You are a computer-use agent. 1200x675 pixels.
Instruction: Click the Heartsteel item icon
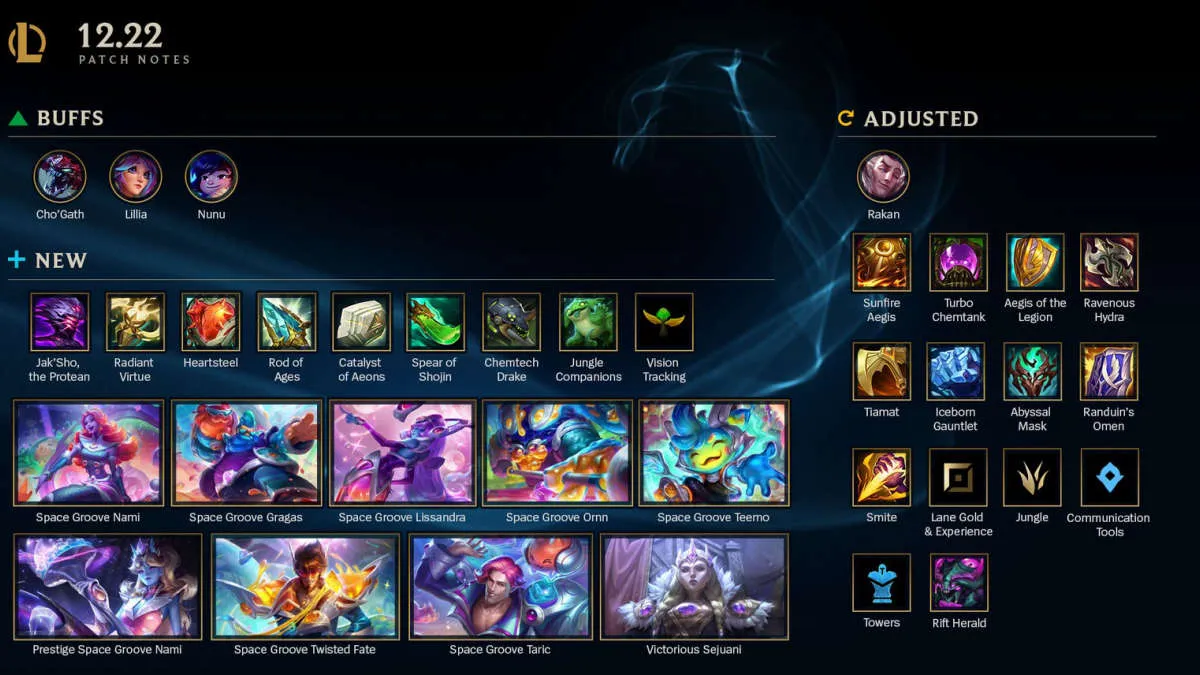tap(211, 322)
